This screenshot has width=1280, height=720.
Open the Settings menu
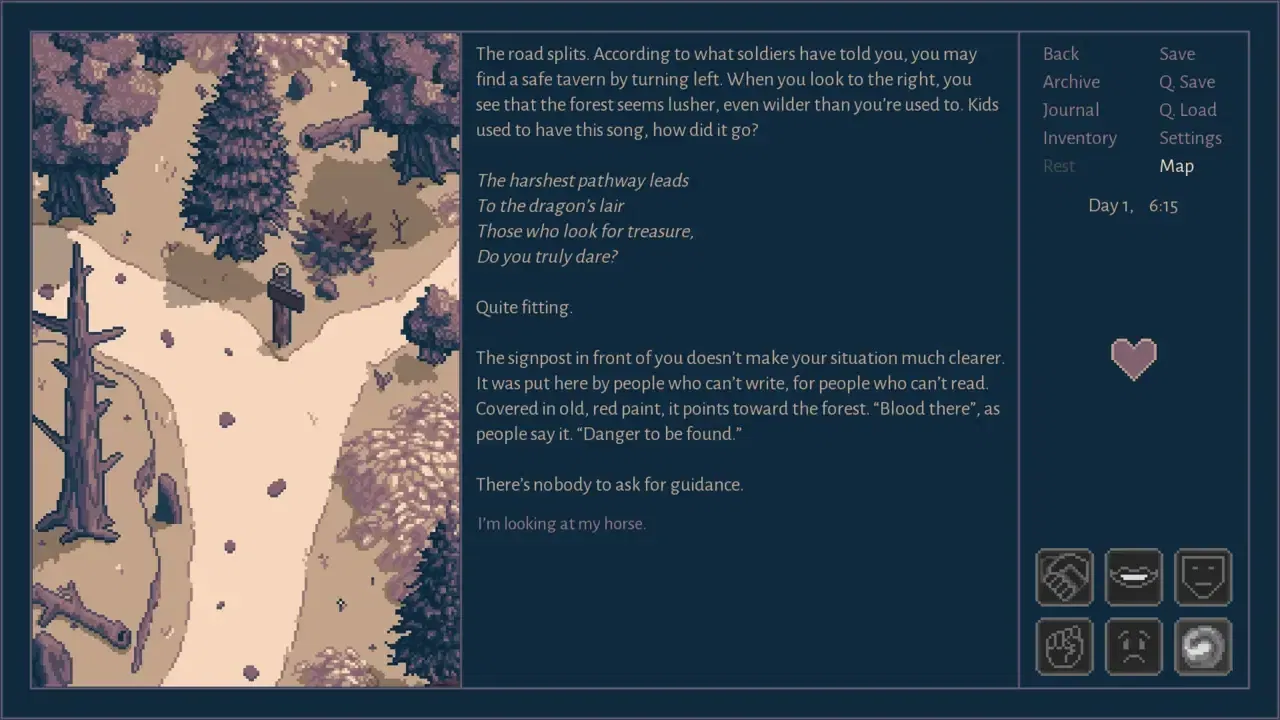click(x=1190, y=138)
